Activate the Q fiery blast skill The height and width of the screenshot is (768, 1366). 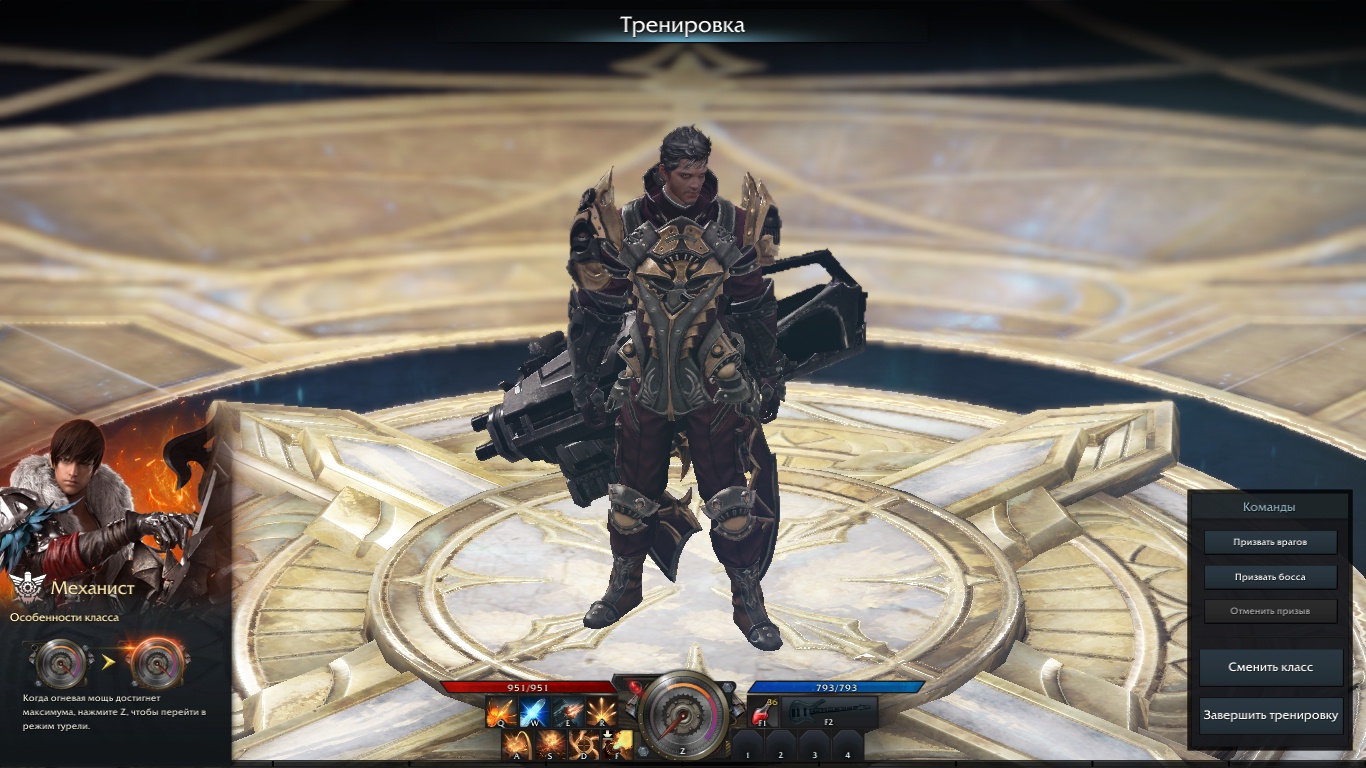pyautogui.click(x=500, y=713)
